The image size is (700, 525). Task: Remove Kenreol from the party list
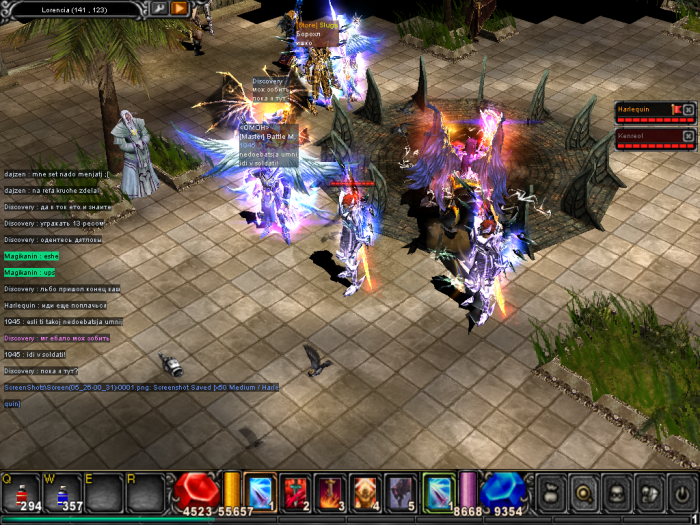tap(688, 136)
